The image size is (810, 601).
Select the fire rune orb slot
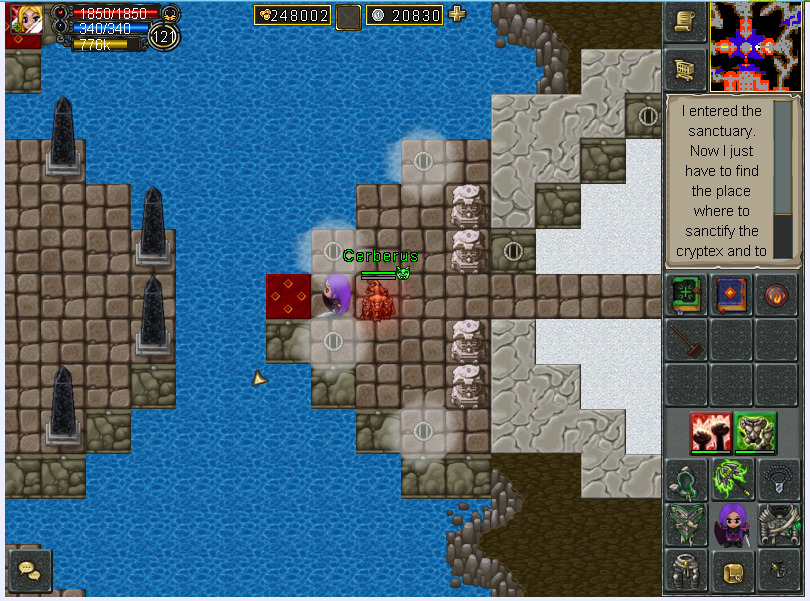tap(777, 297)
